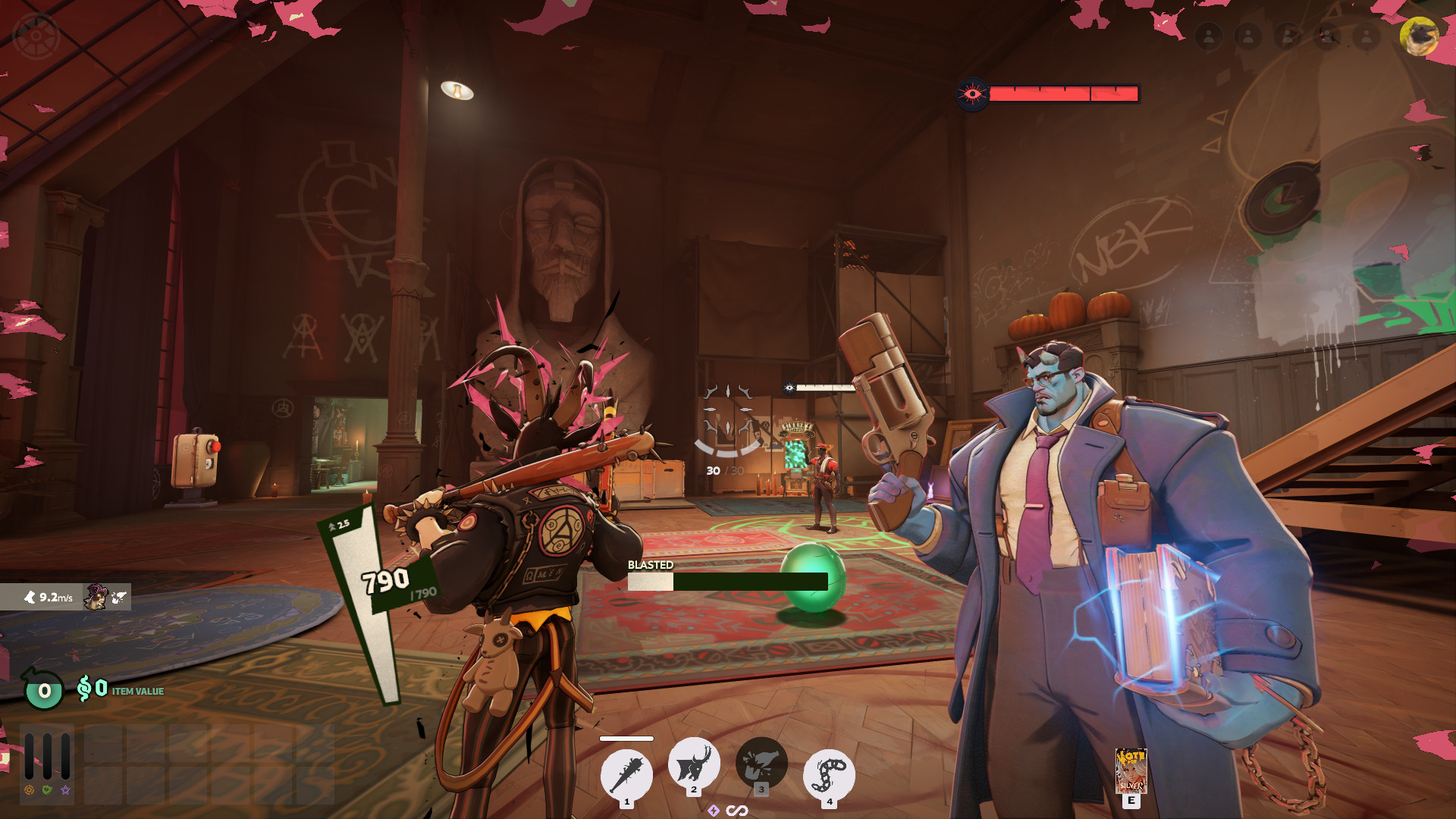This screenshot has width=1456, height=819.
Task: Select the green souls flask counter
Action: coord(44,690)
